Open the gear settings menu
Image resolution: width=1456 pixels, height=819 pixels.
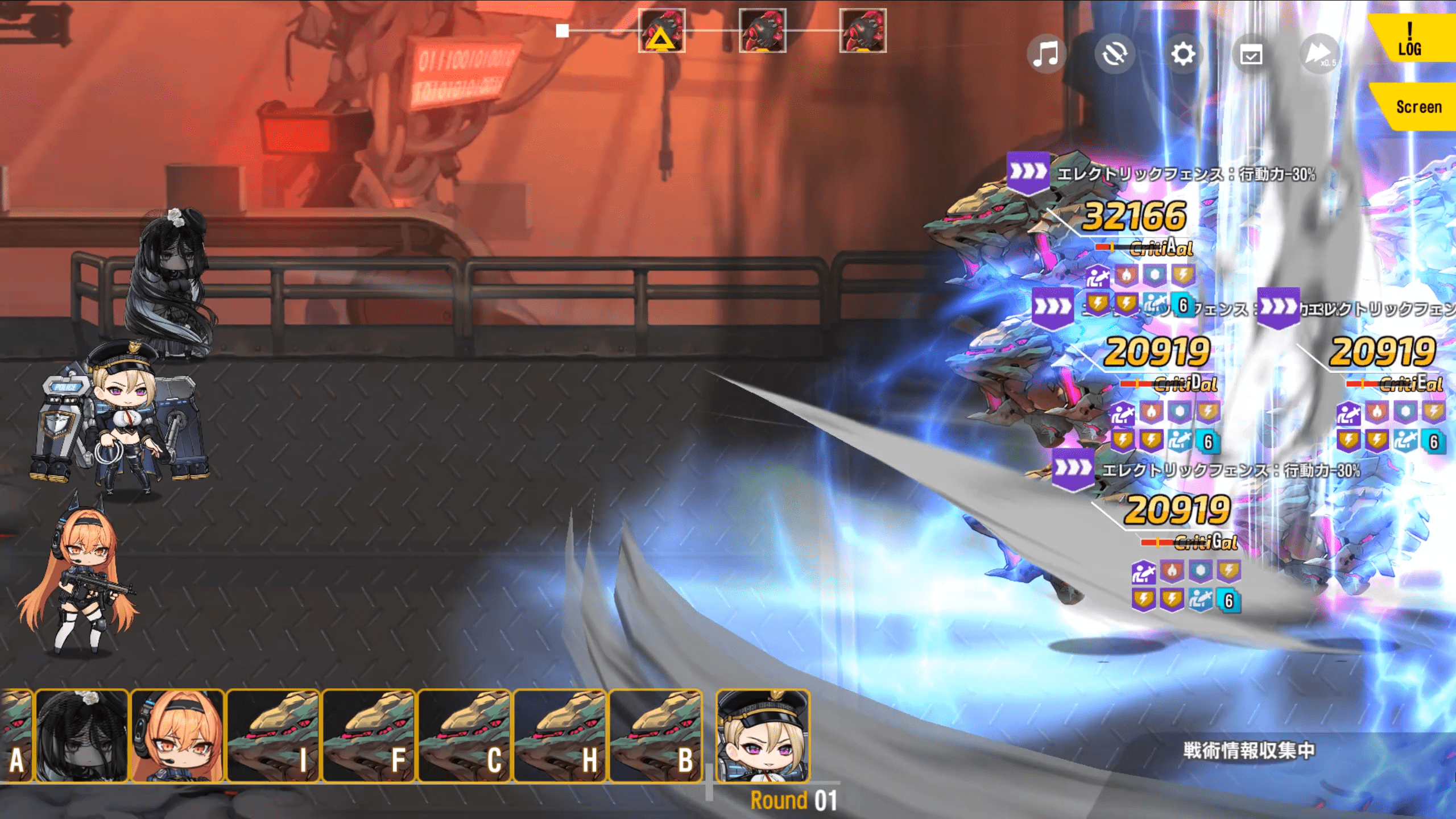click(x=1183, y=55)
